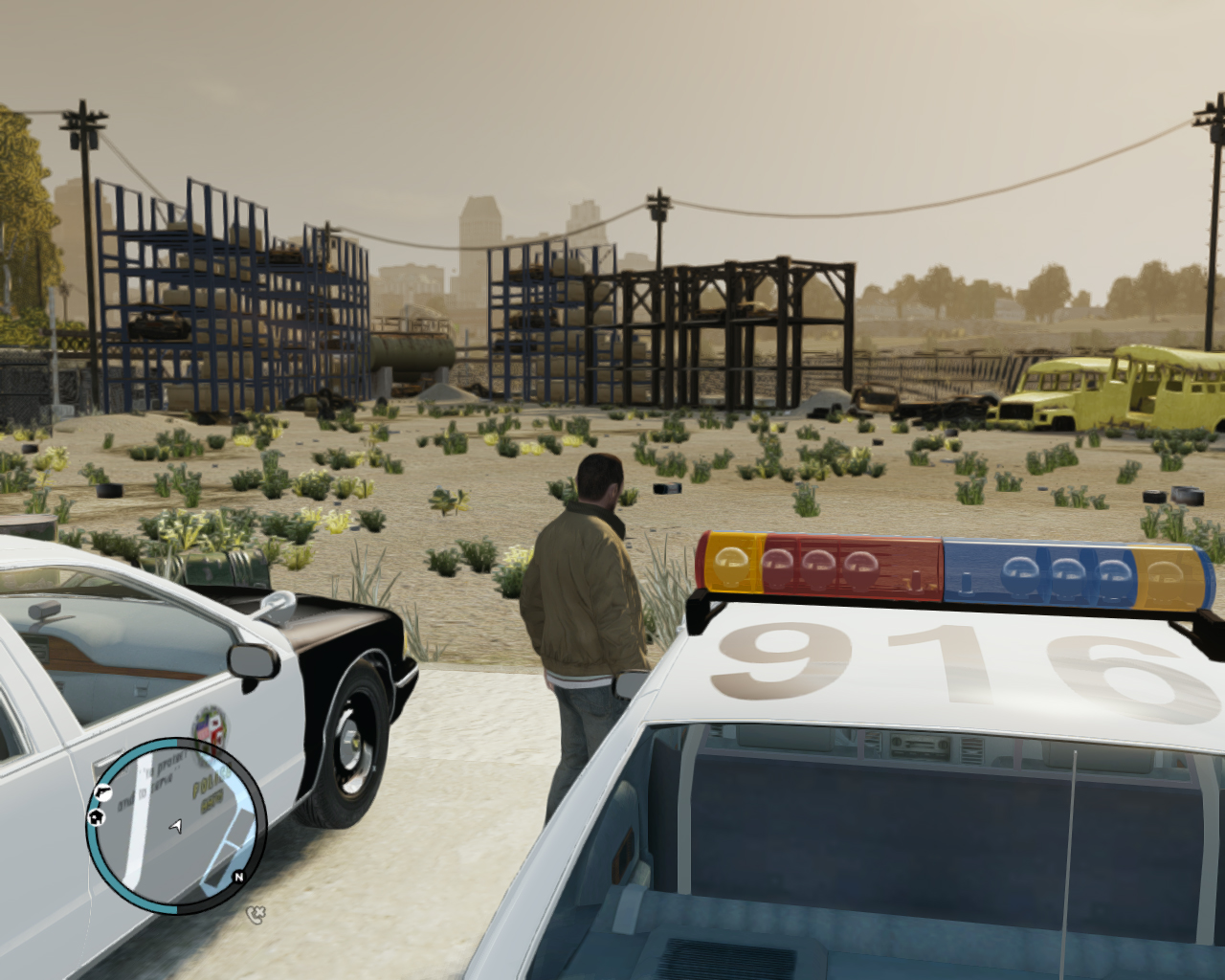This screenshot has height=980, width=1225.
Task: Click the player arrow on the radar
Action: coord(176,825)
